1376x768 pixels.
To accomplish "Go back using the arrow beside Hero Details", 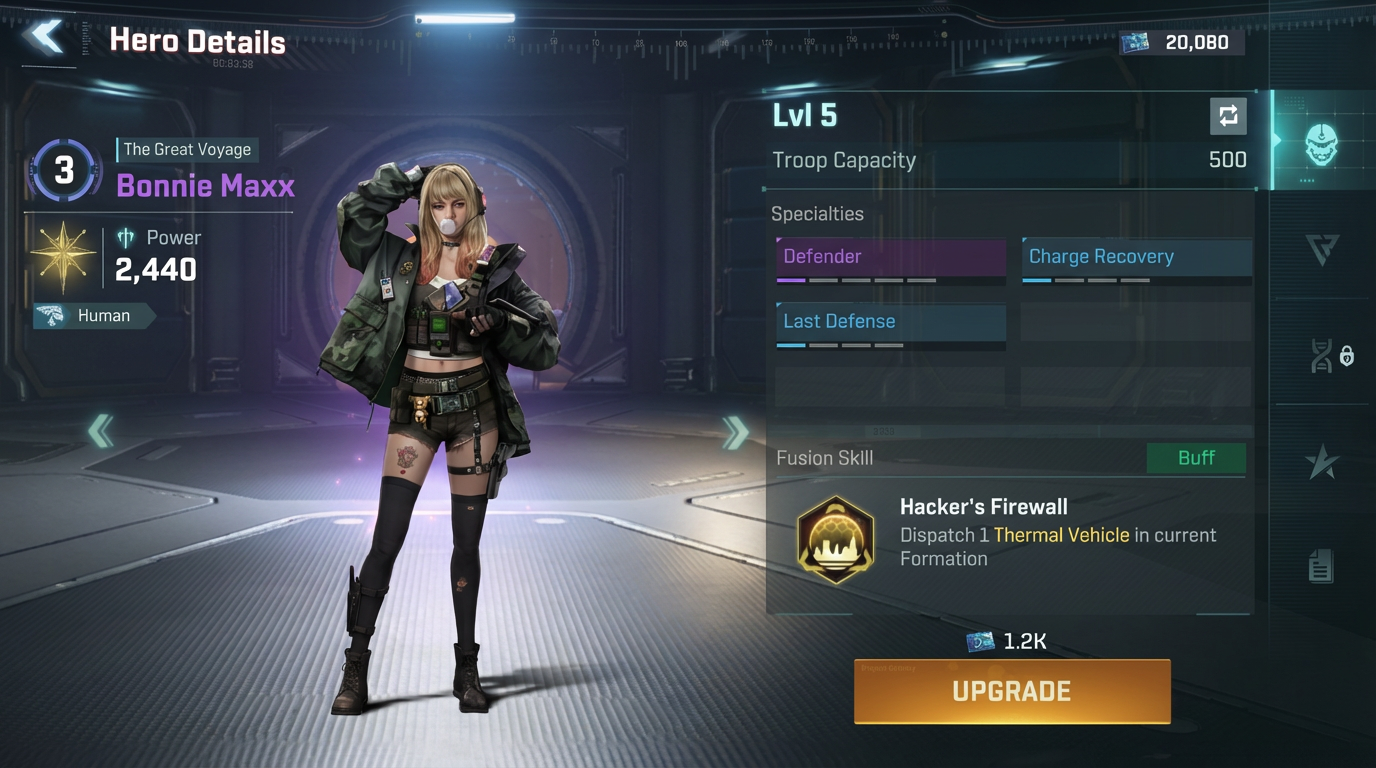I will click(46, 37).
